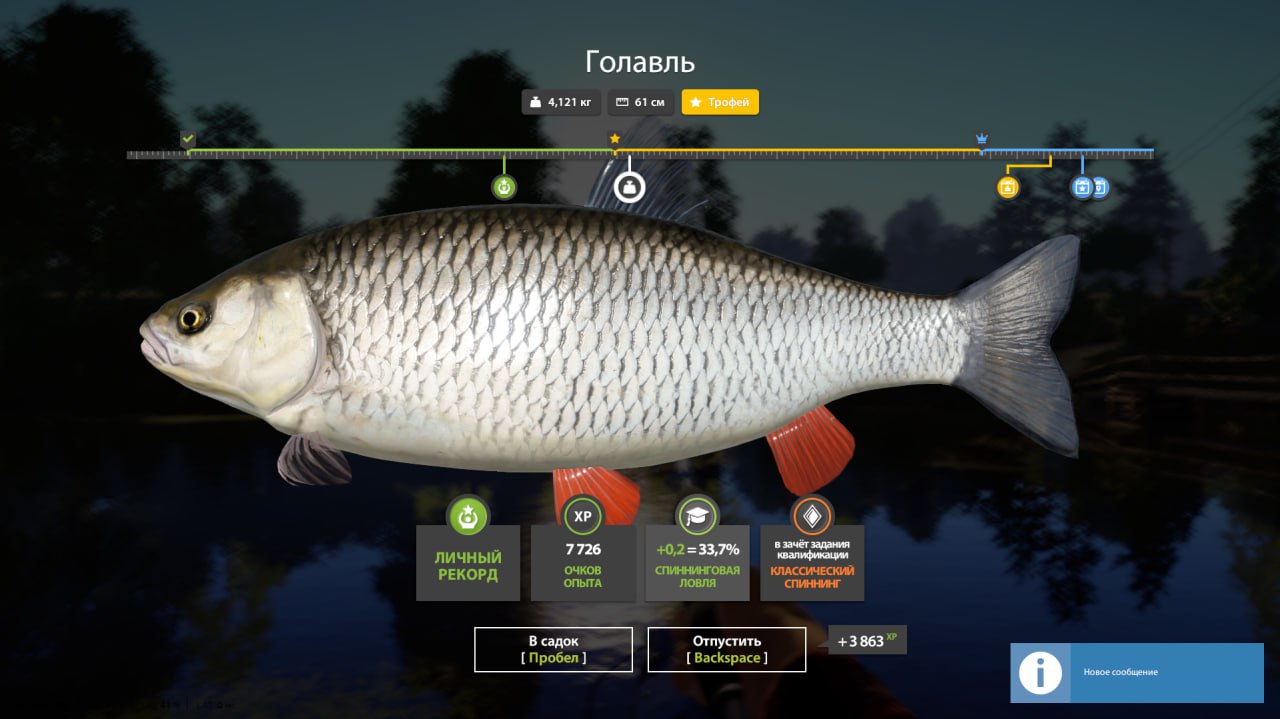
Task: Click the yellow Трофей trophy badge
Action: point(720,102)
